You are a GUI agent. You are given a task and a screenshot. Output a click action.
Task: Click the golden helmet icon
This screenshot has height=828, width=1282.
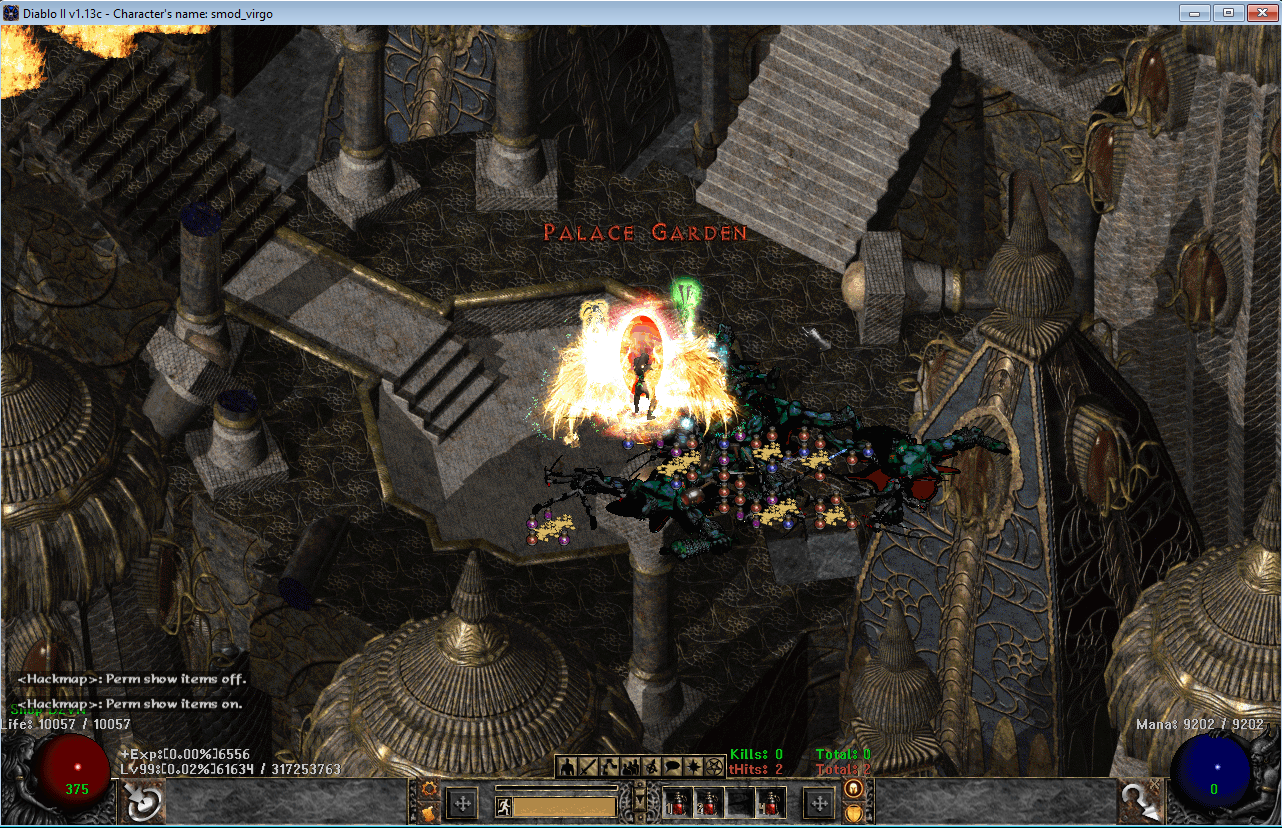(x=853, y=789)
